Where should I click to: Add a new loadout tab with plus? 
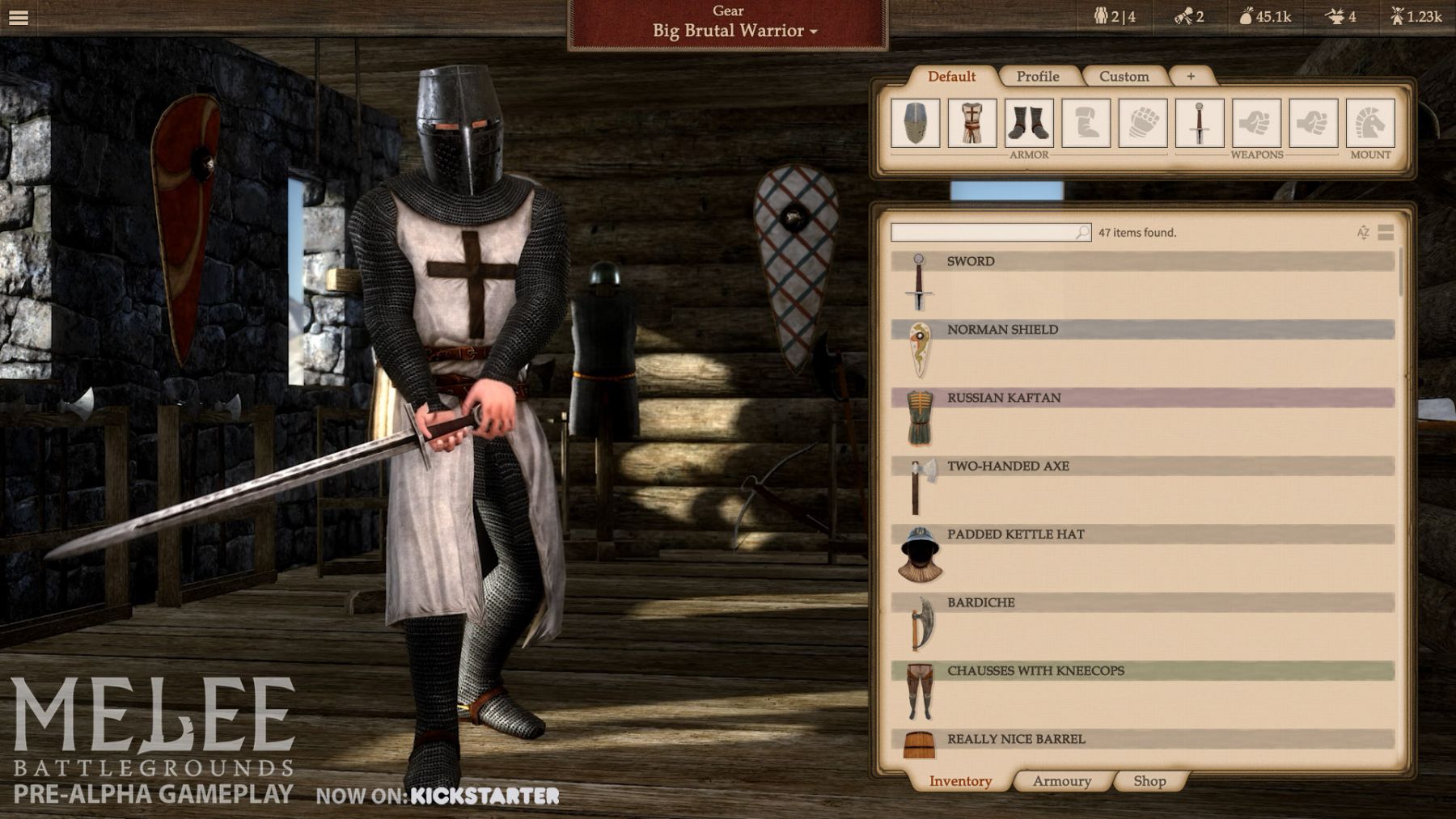[1191, 76]
